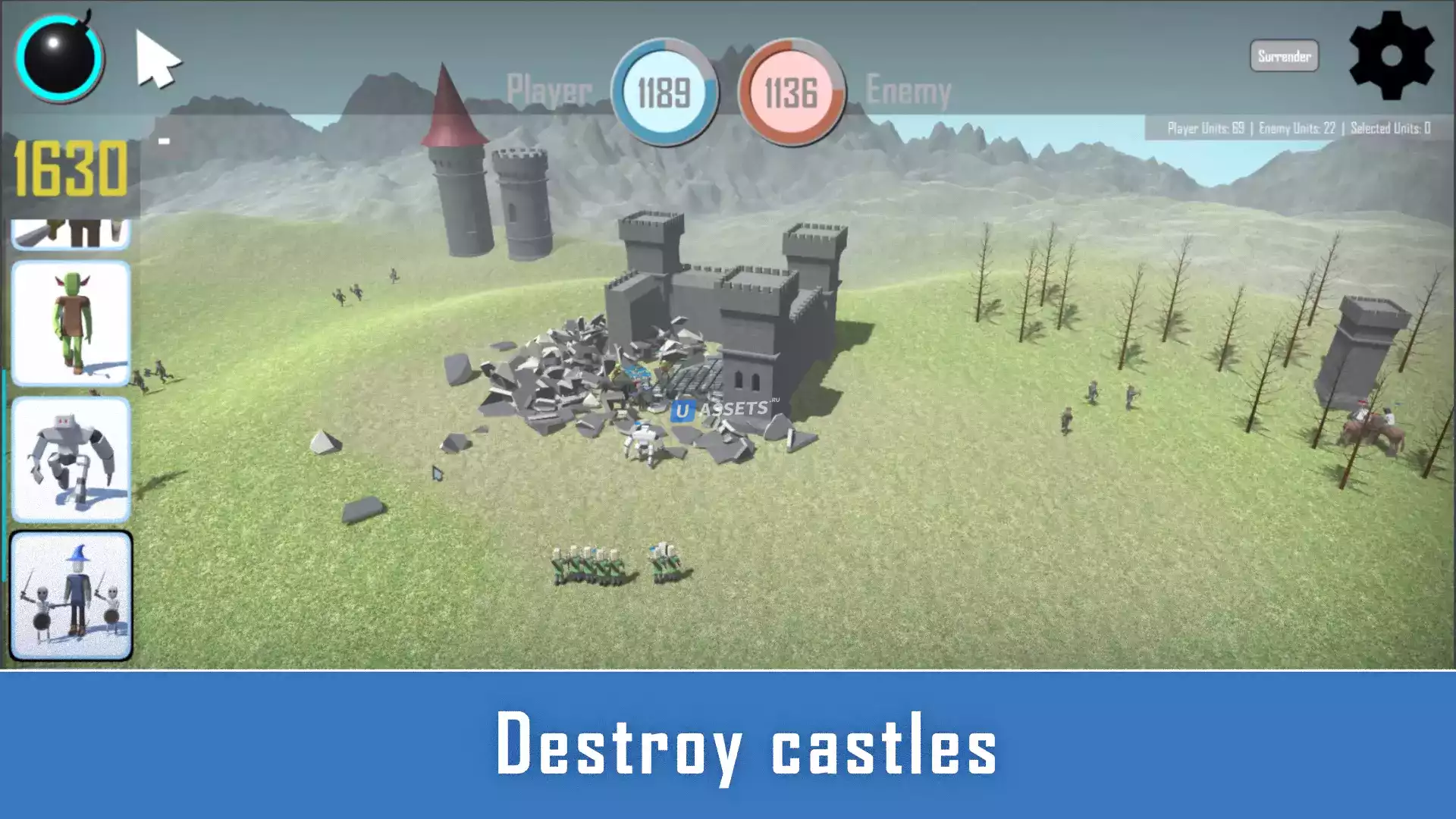
Task: Pick the wizard with skeletons unit card
Action: 71,595
